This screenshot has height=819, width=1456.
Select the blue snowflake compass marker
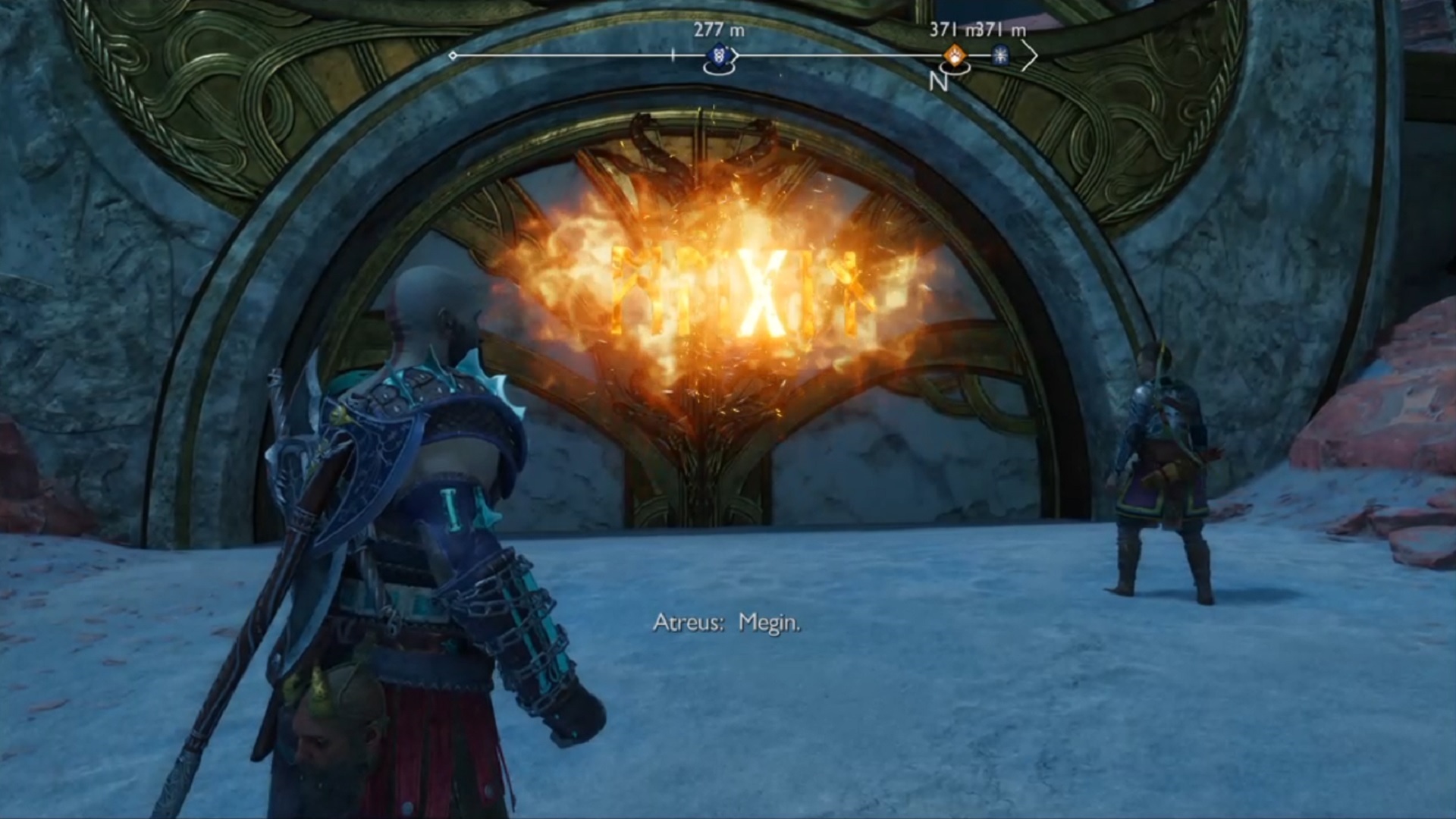[1001, 55]
